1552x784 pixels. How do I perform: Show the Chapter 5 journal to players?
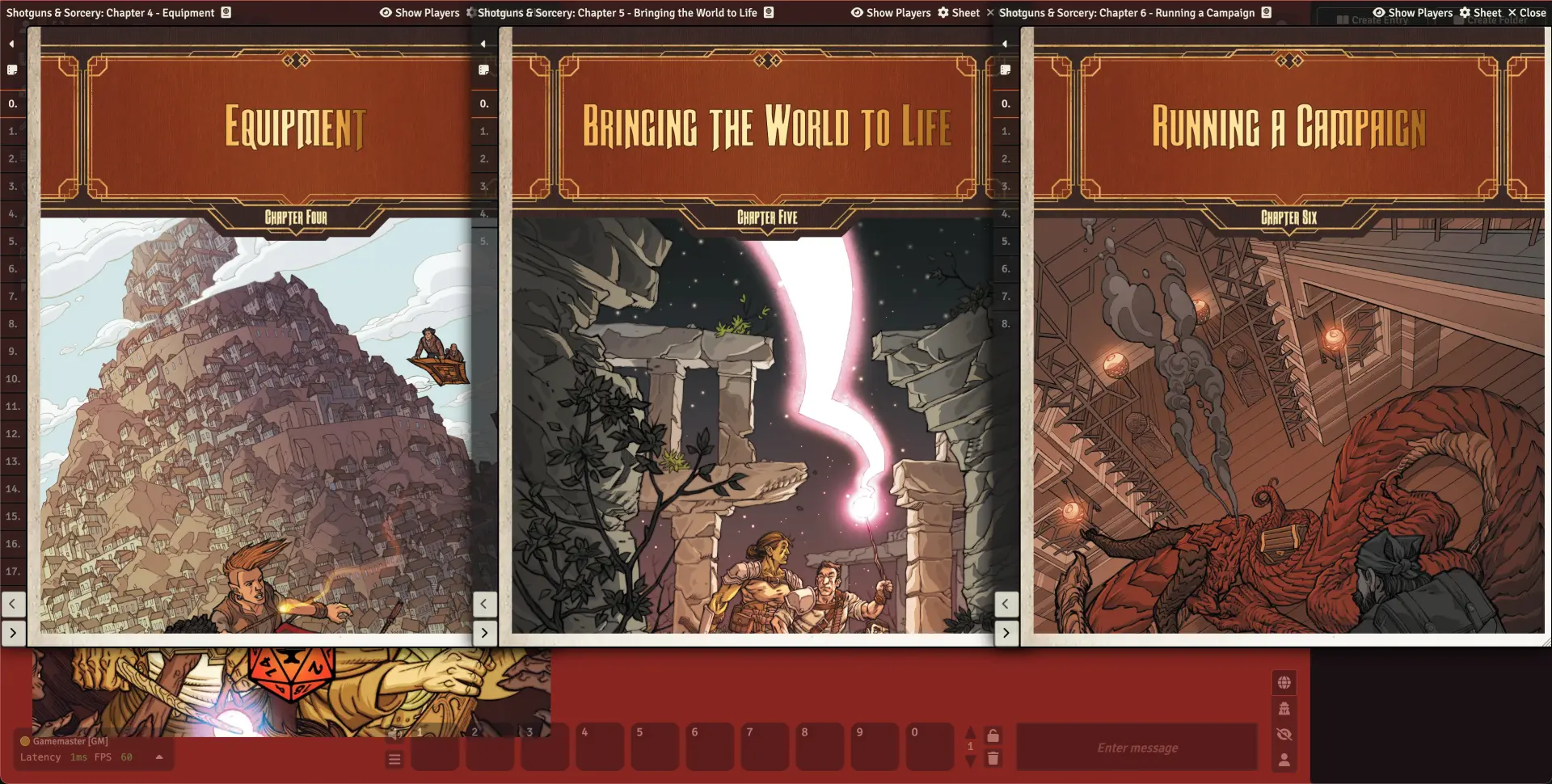pyautogui.click(x=890, y=13)
